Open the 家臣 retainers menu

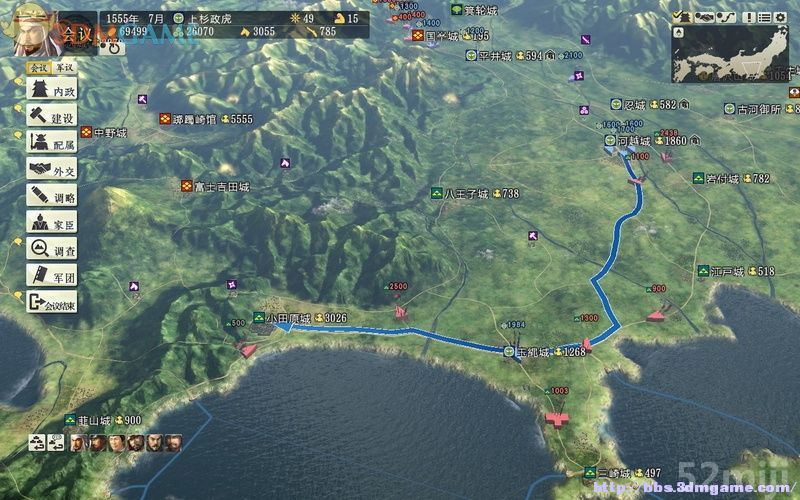click(53, 222)
